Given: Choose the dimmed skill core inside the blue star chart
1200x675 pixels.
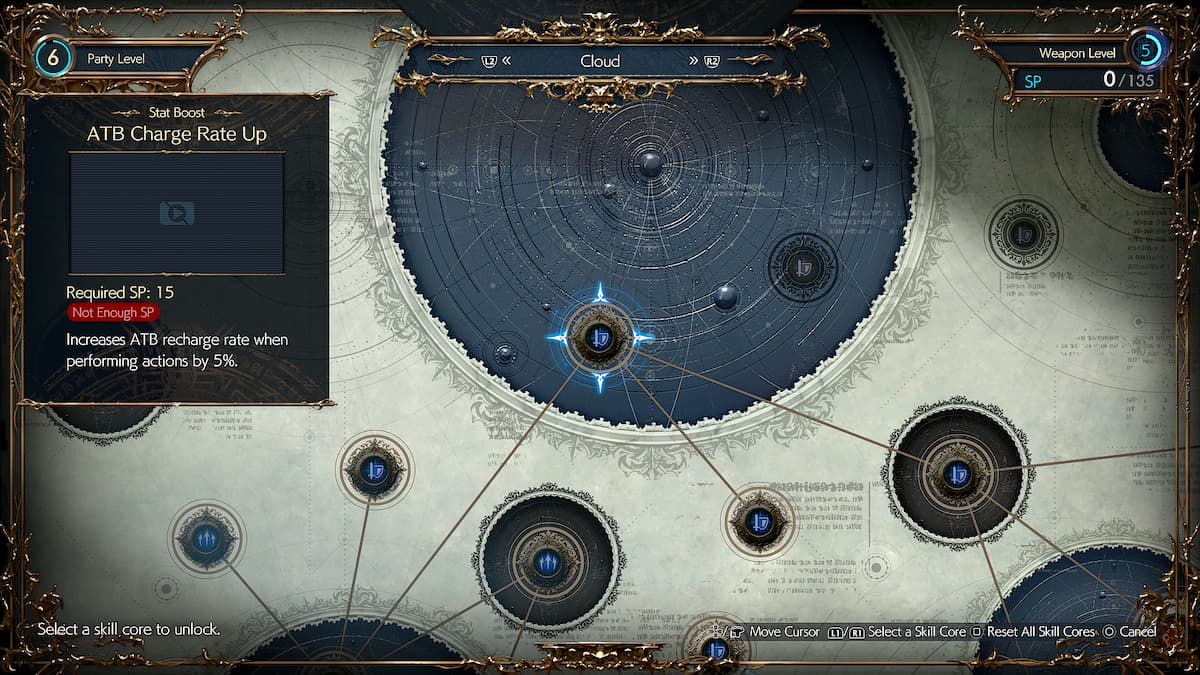Looking at the screenshot, I should pyautogui.click(x=803, y=266).
